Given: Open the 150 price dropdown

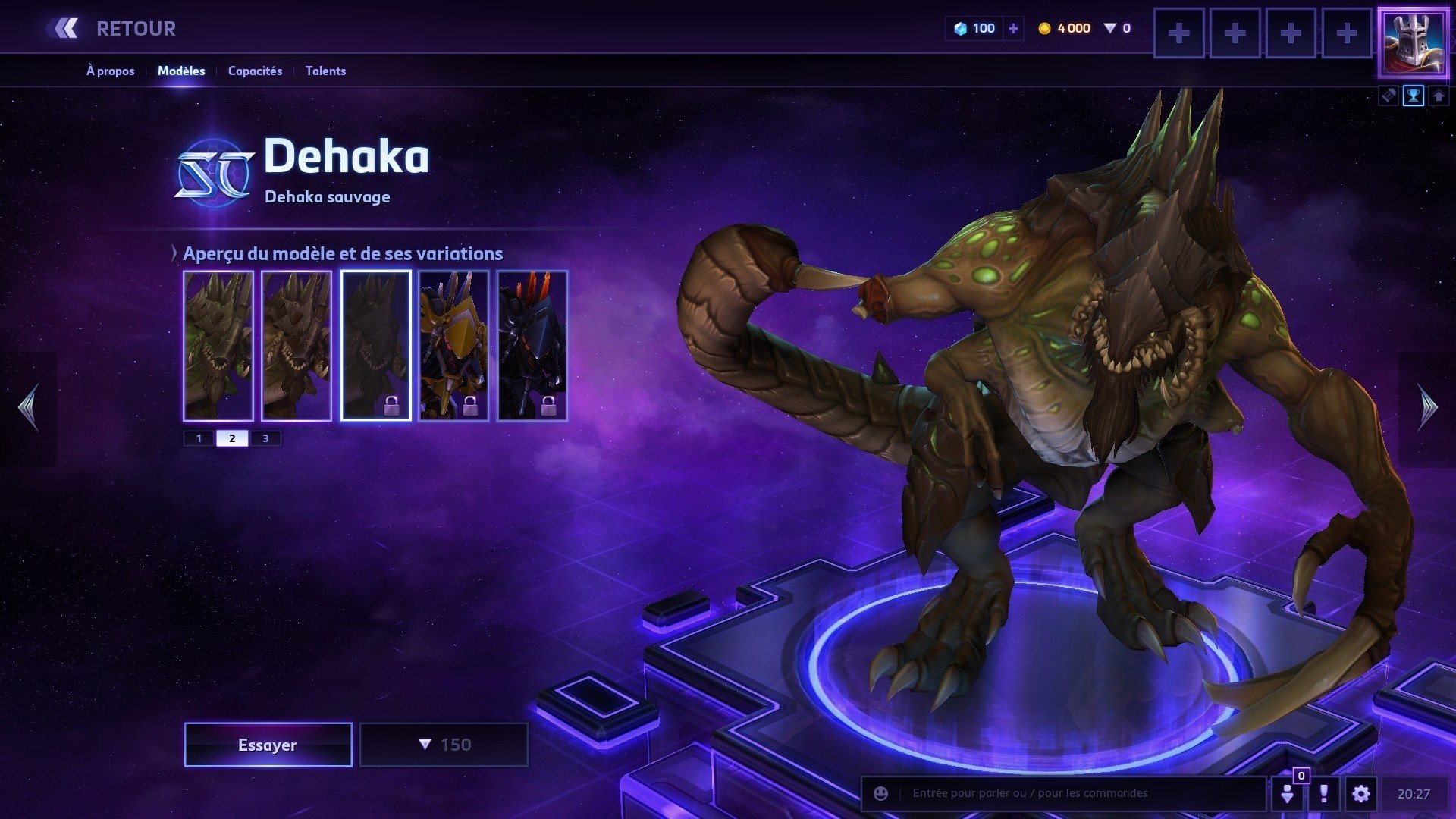Looking at the screenshot, I should click(x=444, y=744).
